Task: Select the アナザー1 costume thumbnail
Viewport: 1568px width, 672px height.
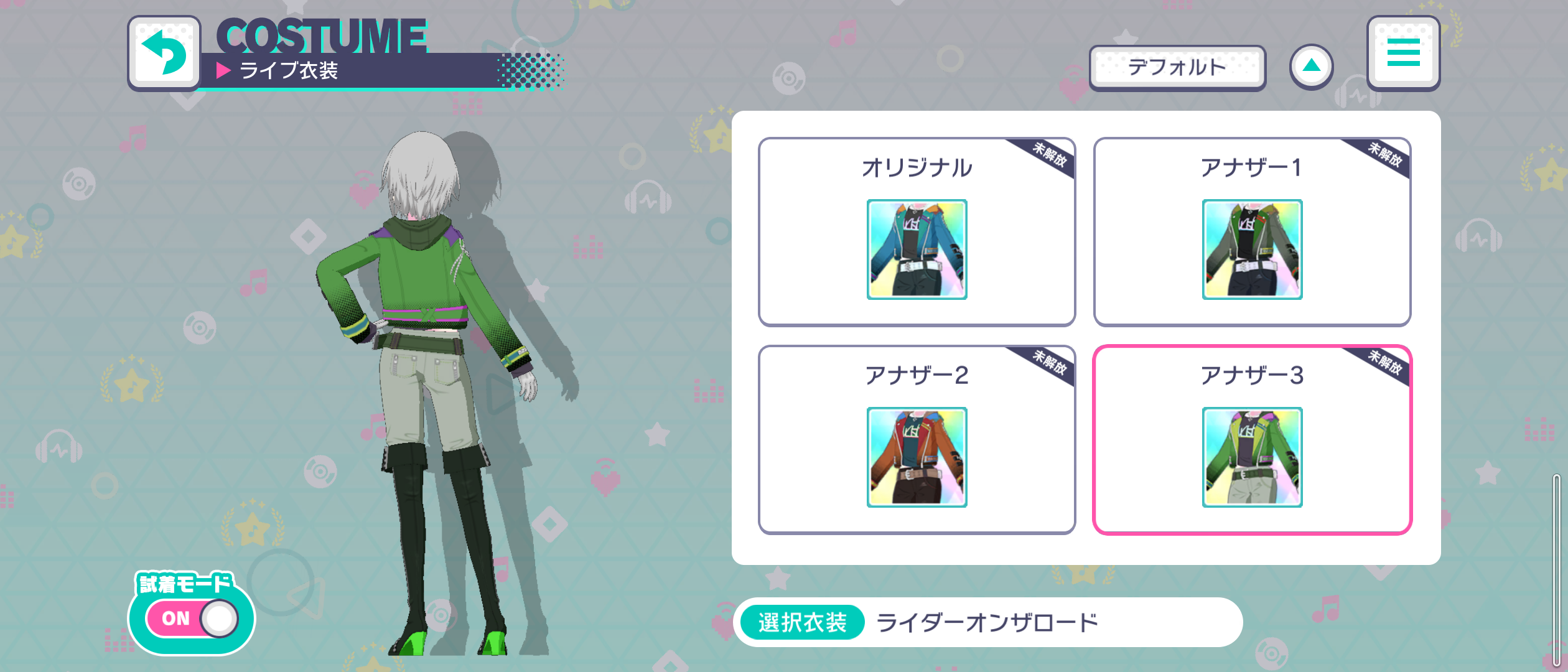Action: click(x=1252, y=249)
